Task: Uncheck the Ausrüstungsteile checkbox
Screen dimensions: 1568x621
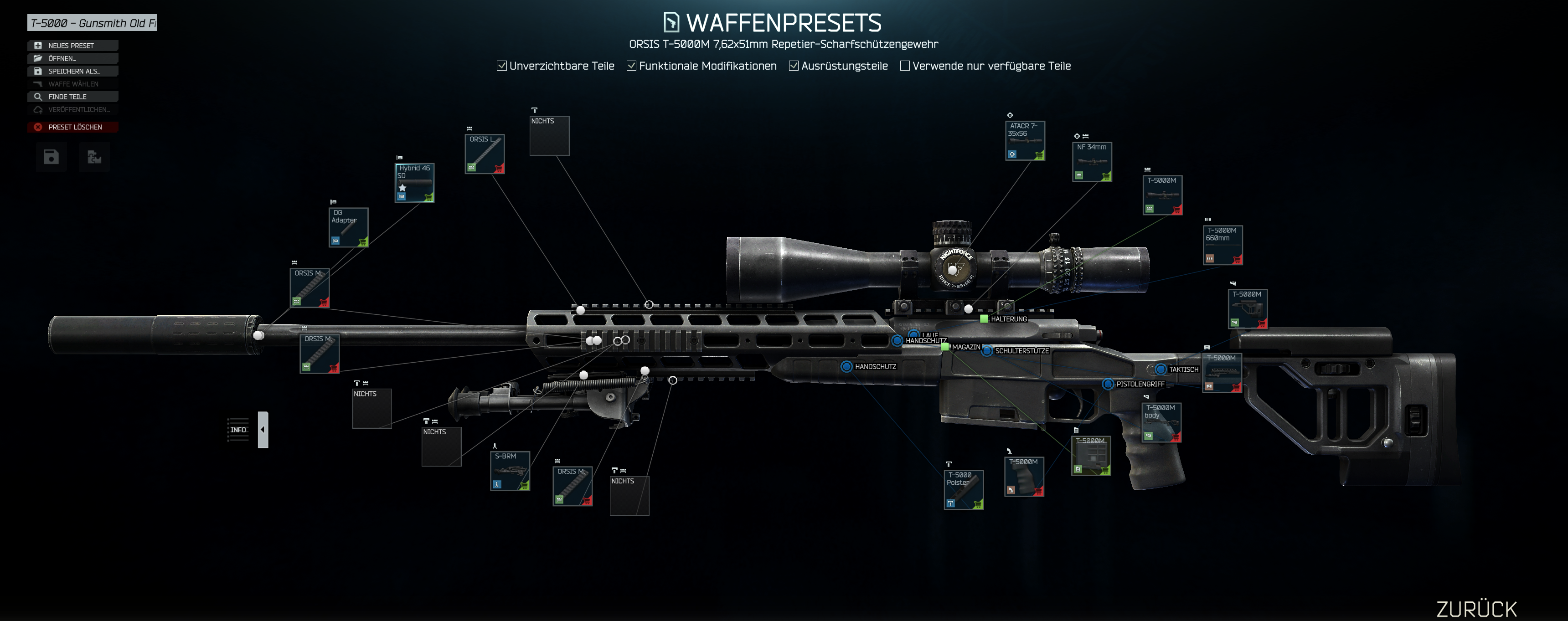Action: coord(794,66)
